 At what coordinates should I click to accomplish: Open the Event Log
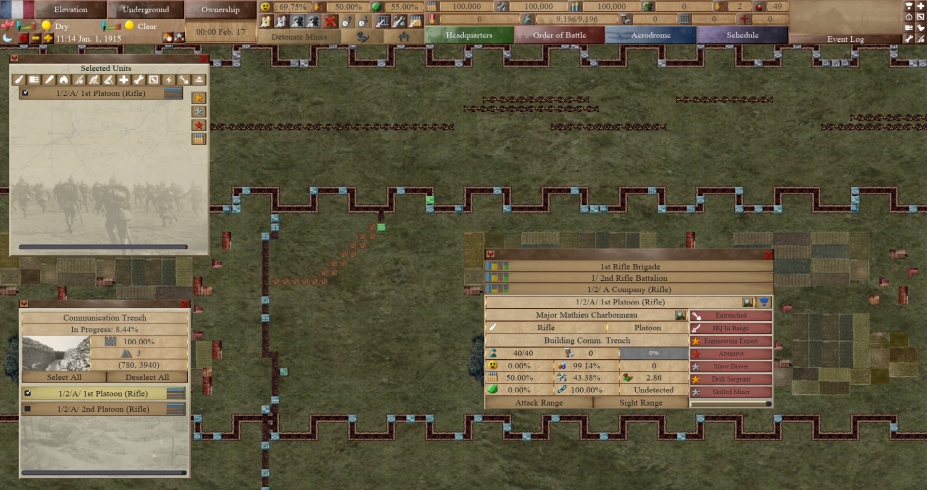click(845, 39)
